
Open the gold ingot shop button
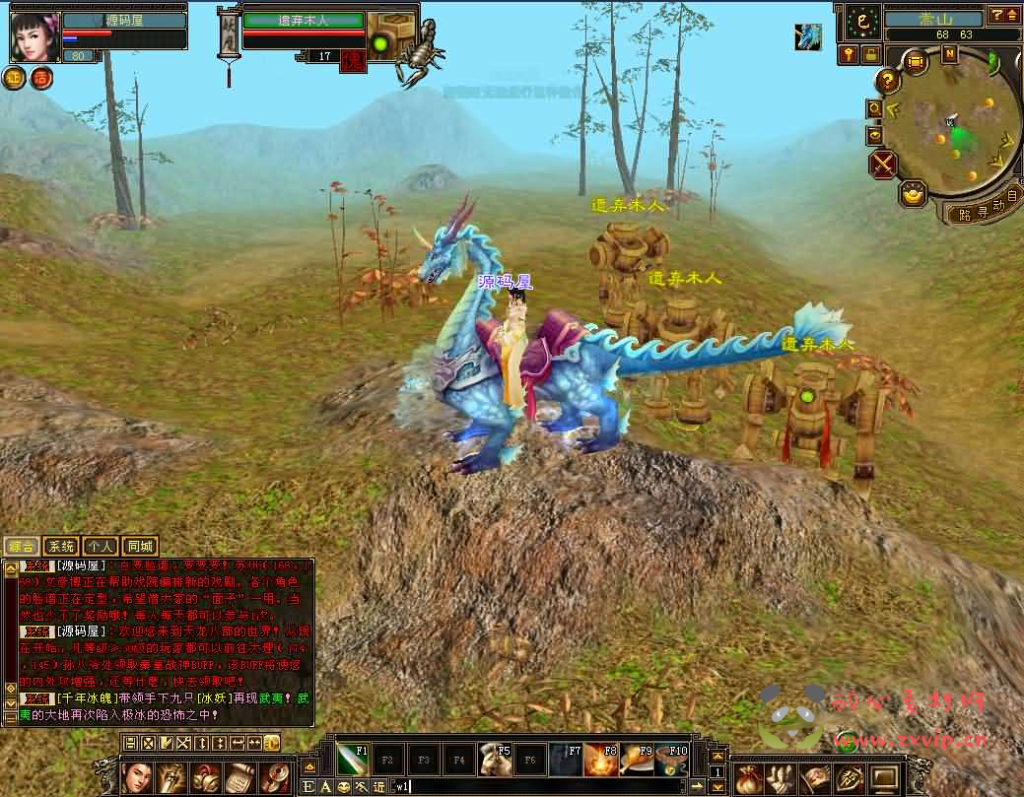pyautogui.click(x=912, y=194)
